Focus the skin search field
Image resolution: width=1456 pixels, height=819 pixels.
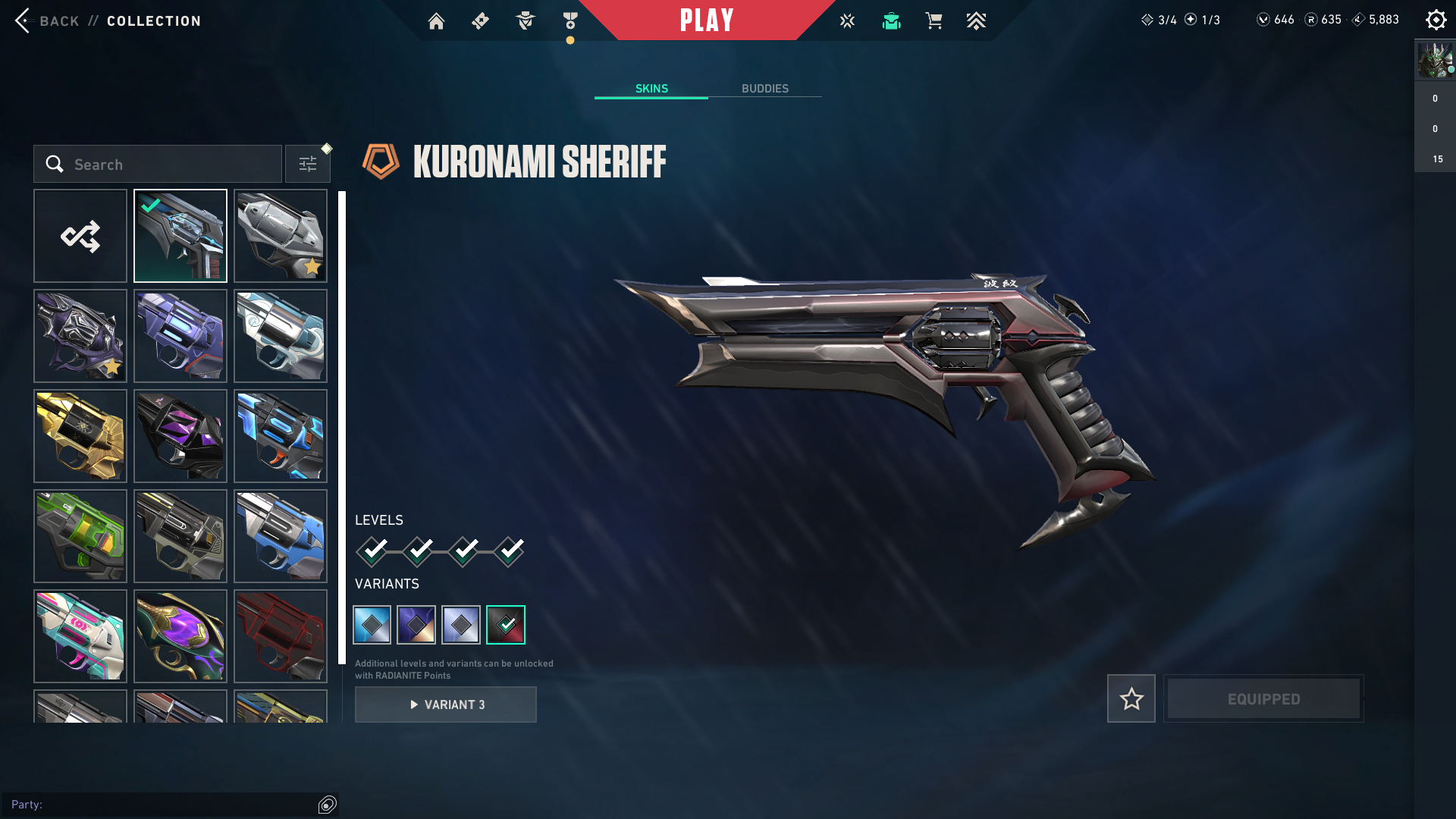(x=158, y=165)
